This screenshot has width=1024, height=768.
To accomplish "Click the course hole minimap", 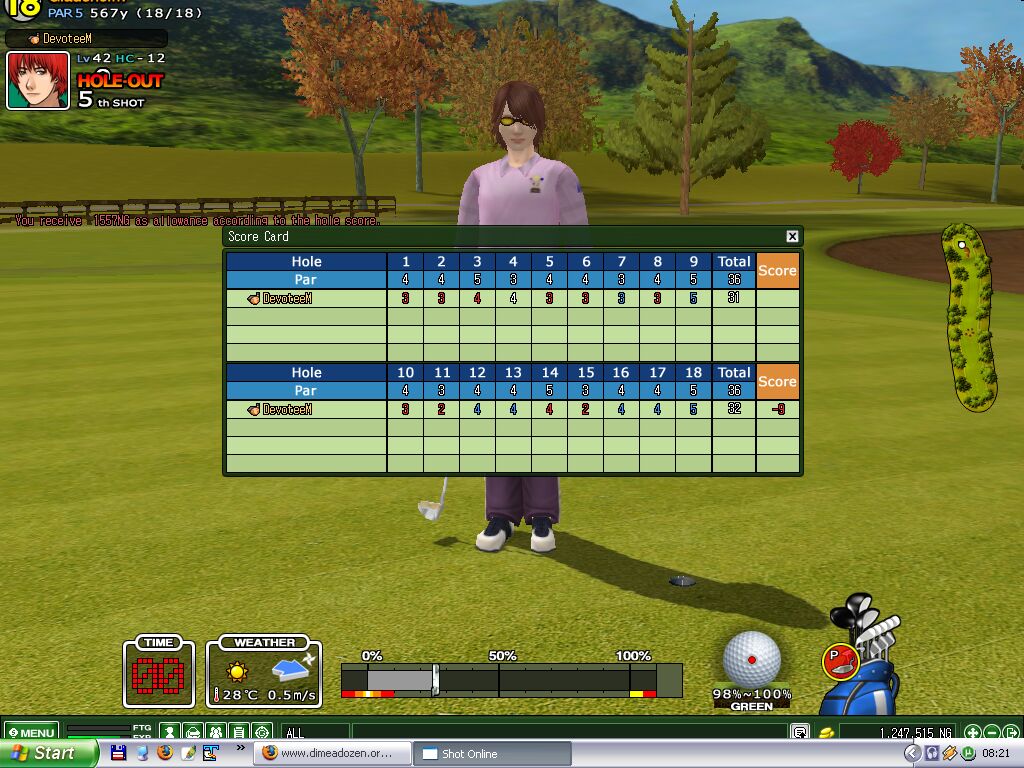I will coord(969,317).
